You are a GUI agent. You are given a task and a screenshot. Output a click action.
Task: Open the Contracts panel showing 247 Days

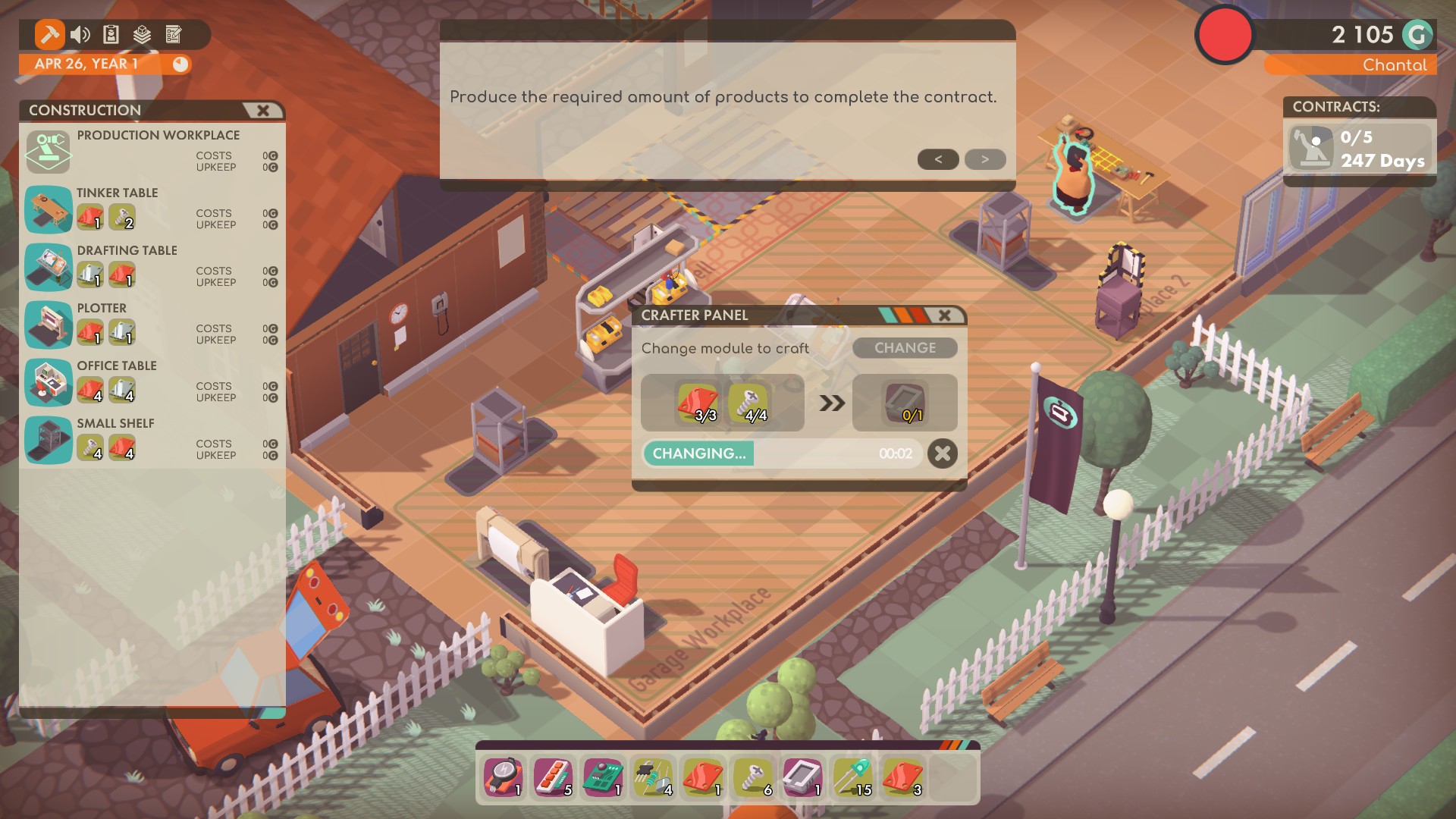coord(1358,149)
